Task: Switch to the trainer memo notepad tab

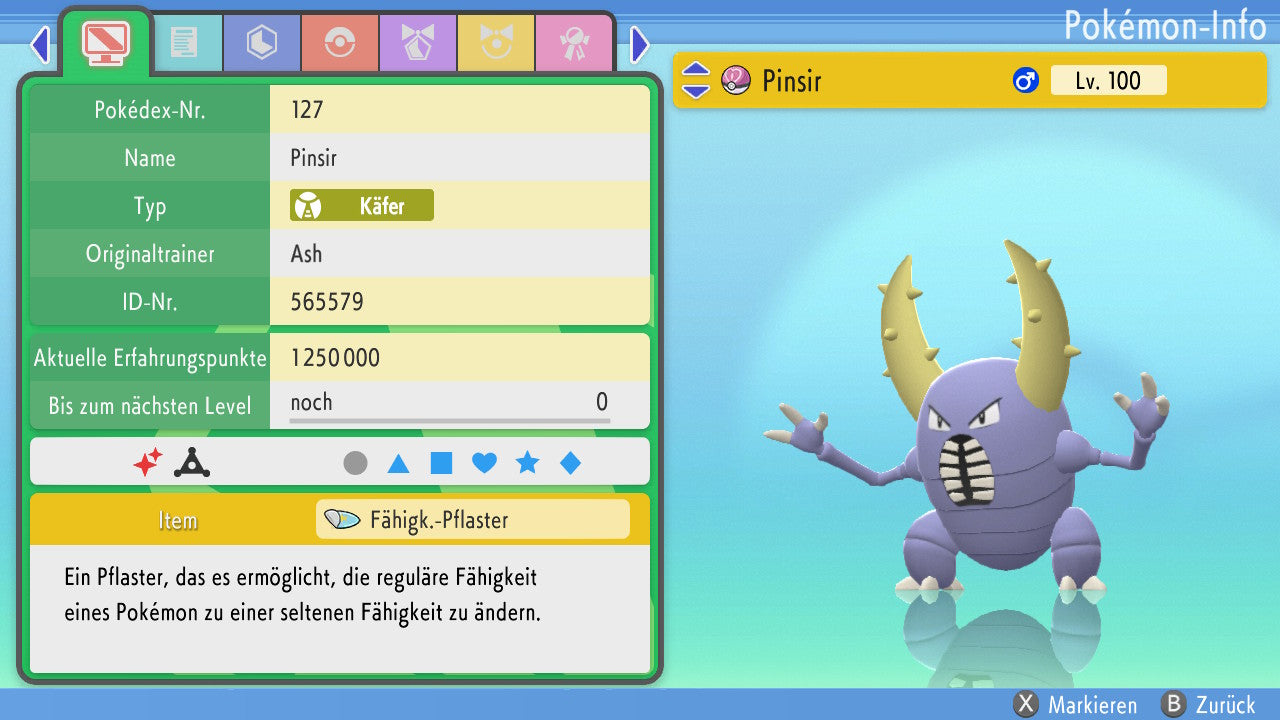Action: pyautogui.click(x=184, y=43)
